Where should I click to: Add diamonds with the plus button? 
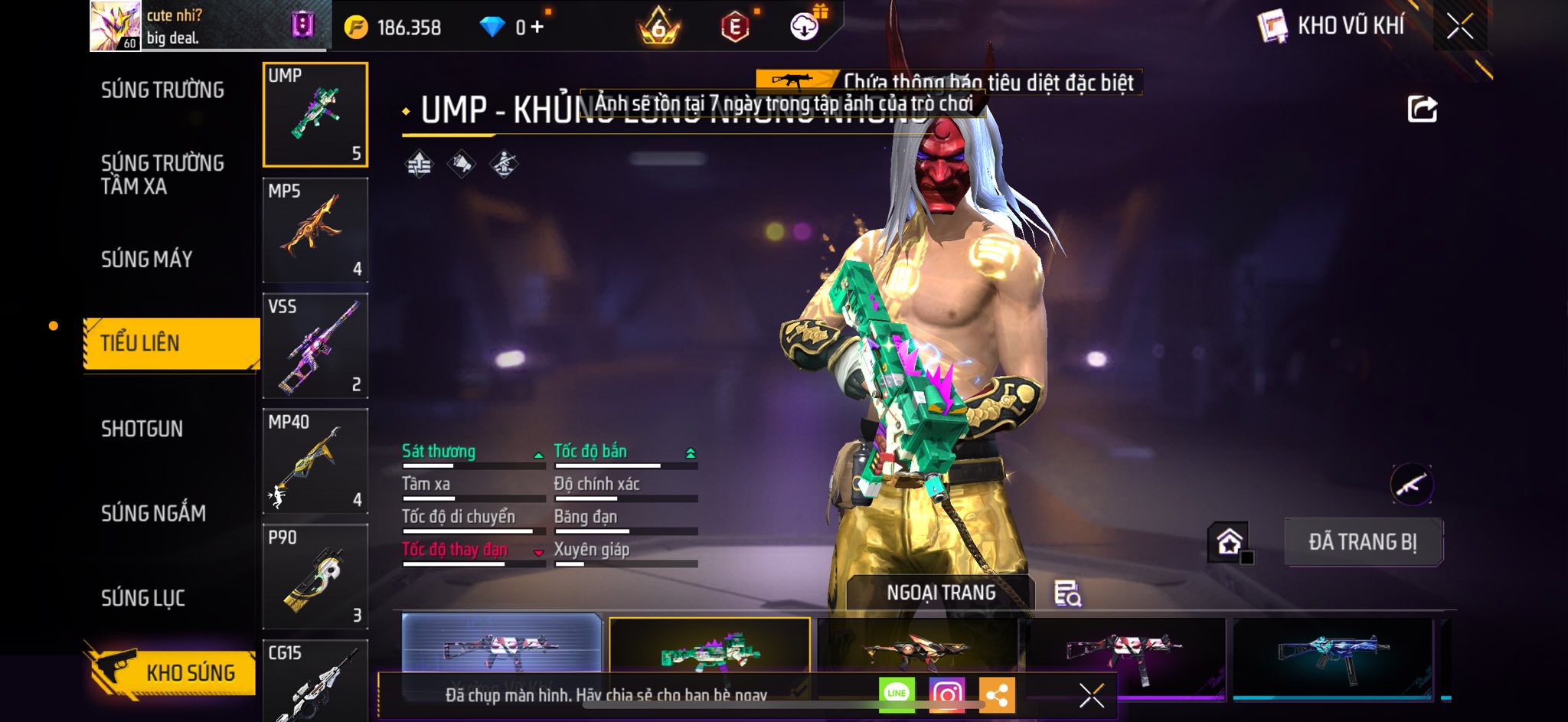[x=537, y=28]
